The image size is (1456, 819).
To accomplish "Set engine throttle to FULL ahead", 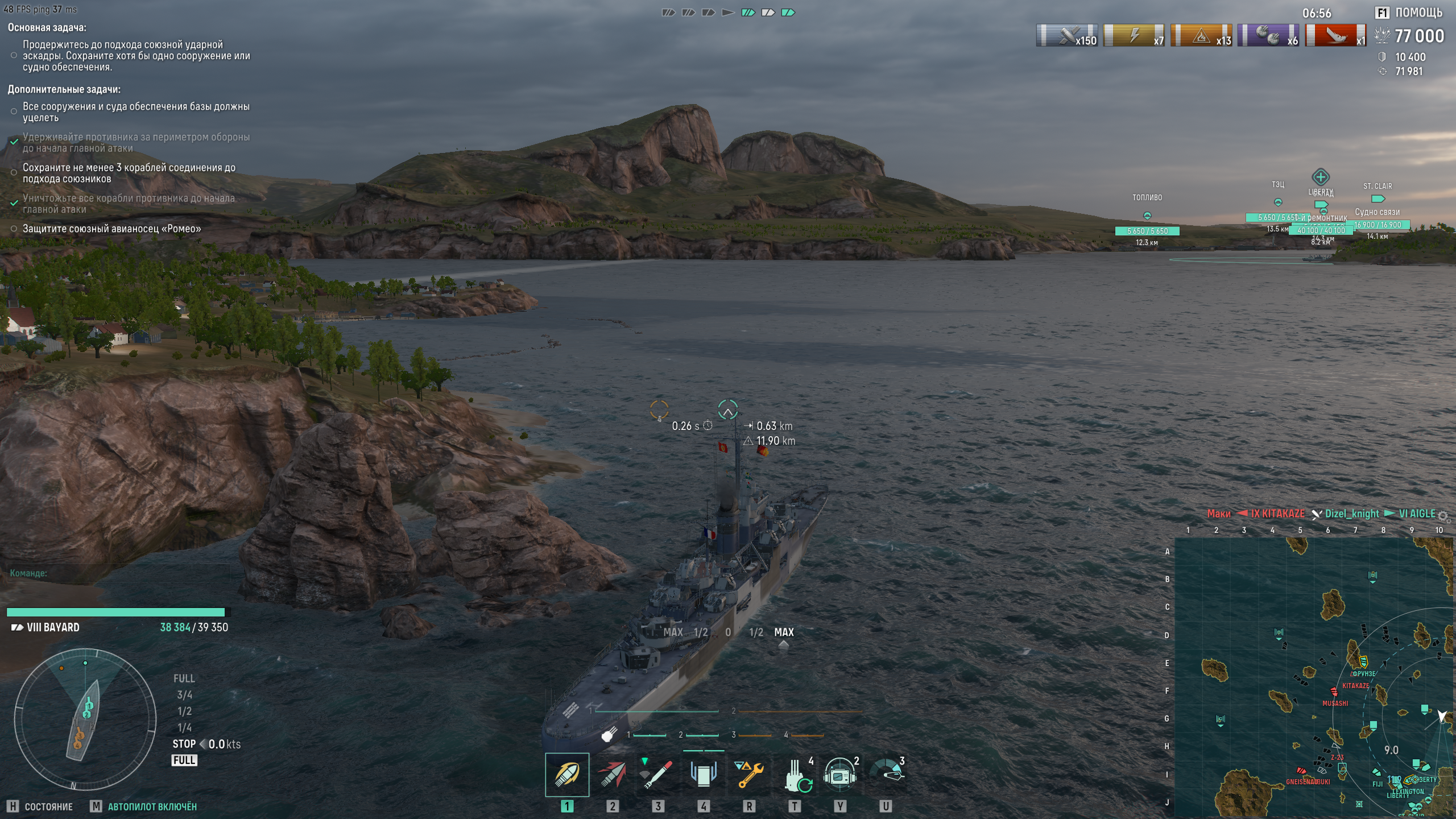I will [184, 679].
